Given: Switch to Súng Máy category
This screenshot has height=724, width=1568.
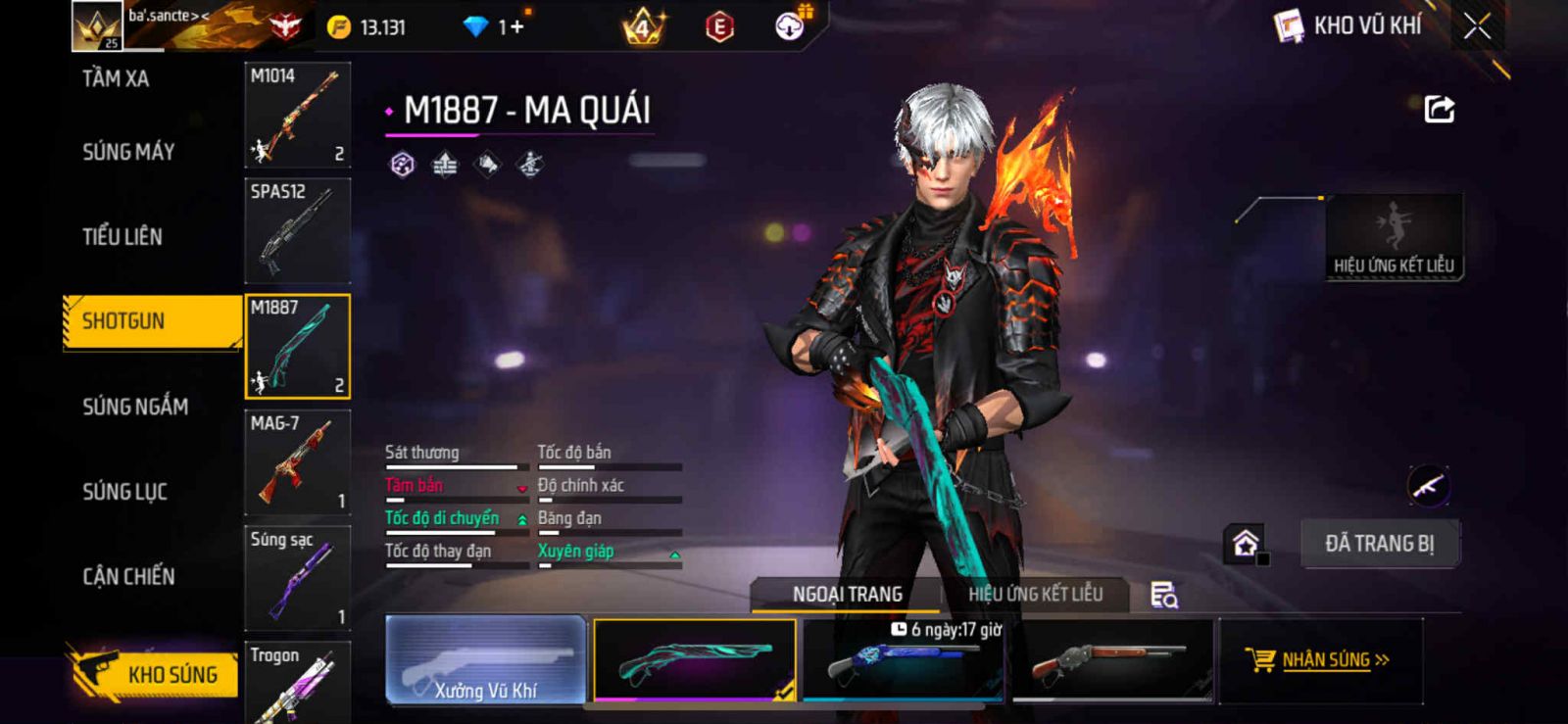Looking at the screenshot, I should coord(128,152).
